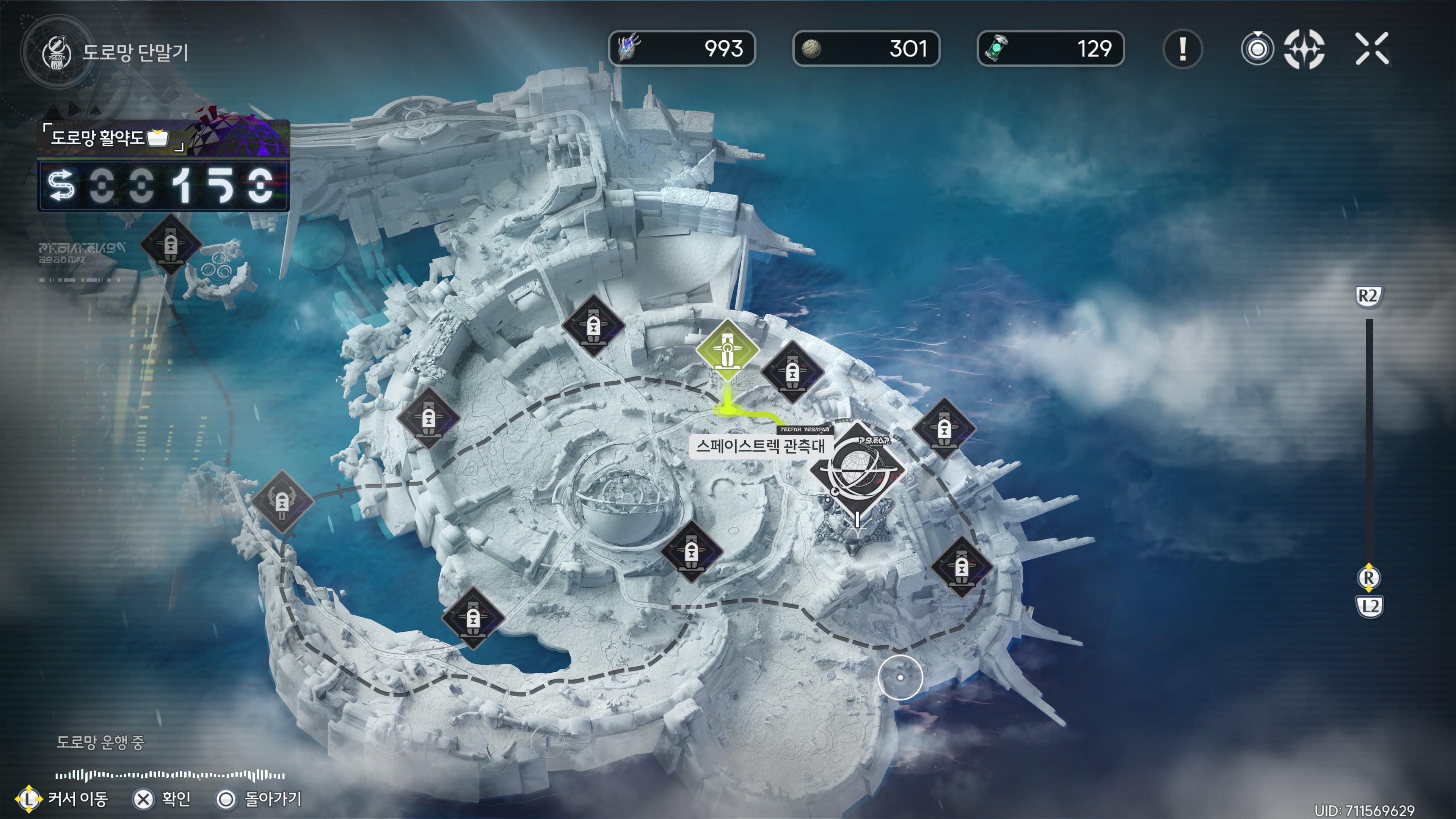Open the exclamation mark info button
The height and width of the screenshot is (819, 1456).
pyautogui.click(x=1183, y=49)
